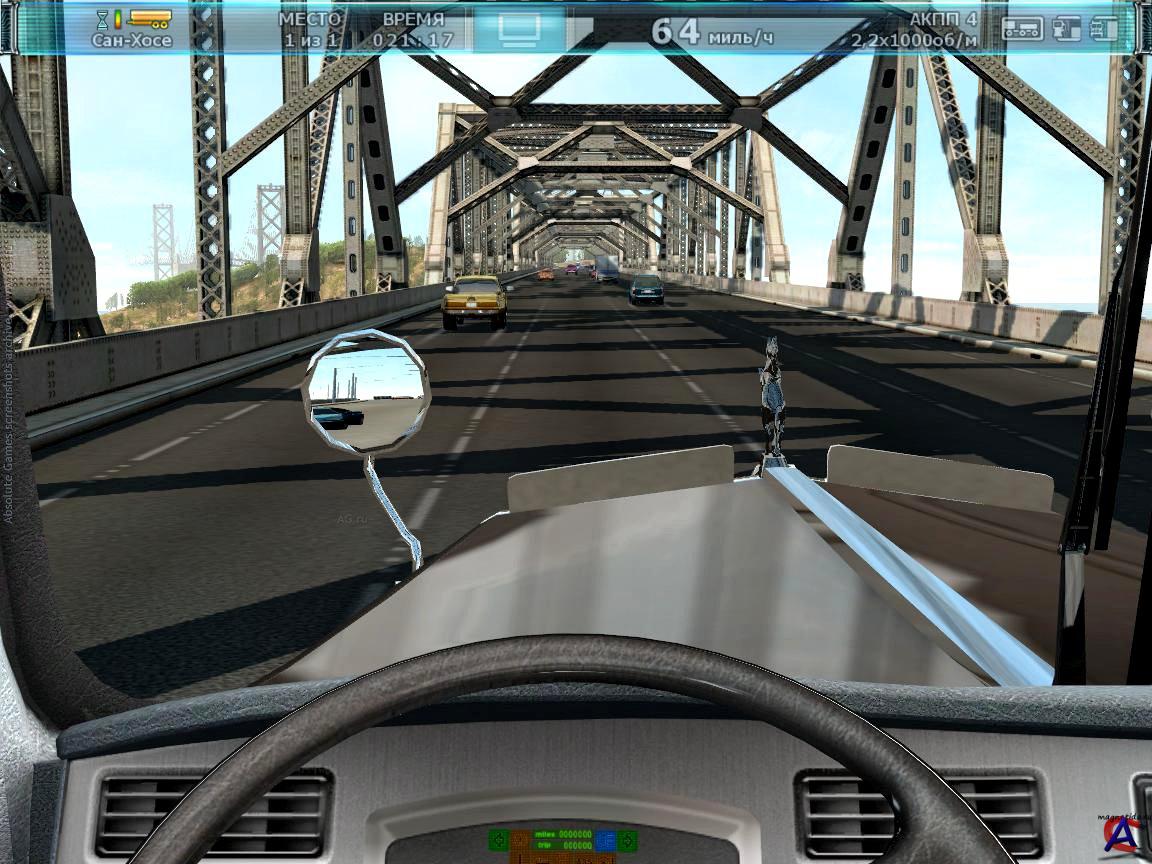Open the document list icon

click(1103, 28)
